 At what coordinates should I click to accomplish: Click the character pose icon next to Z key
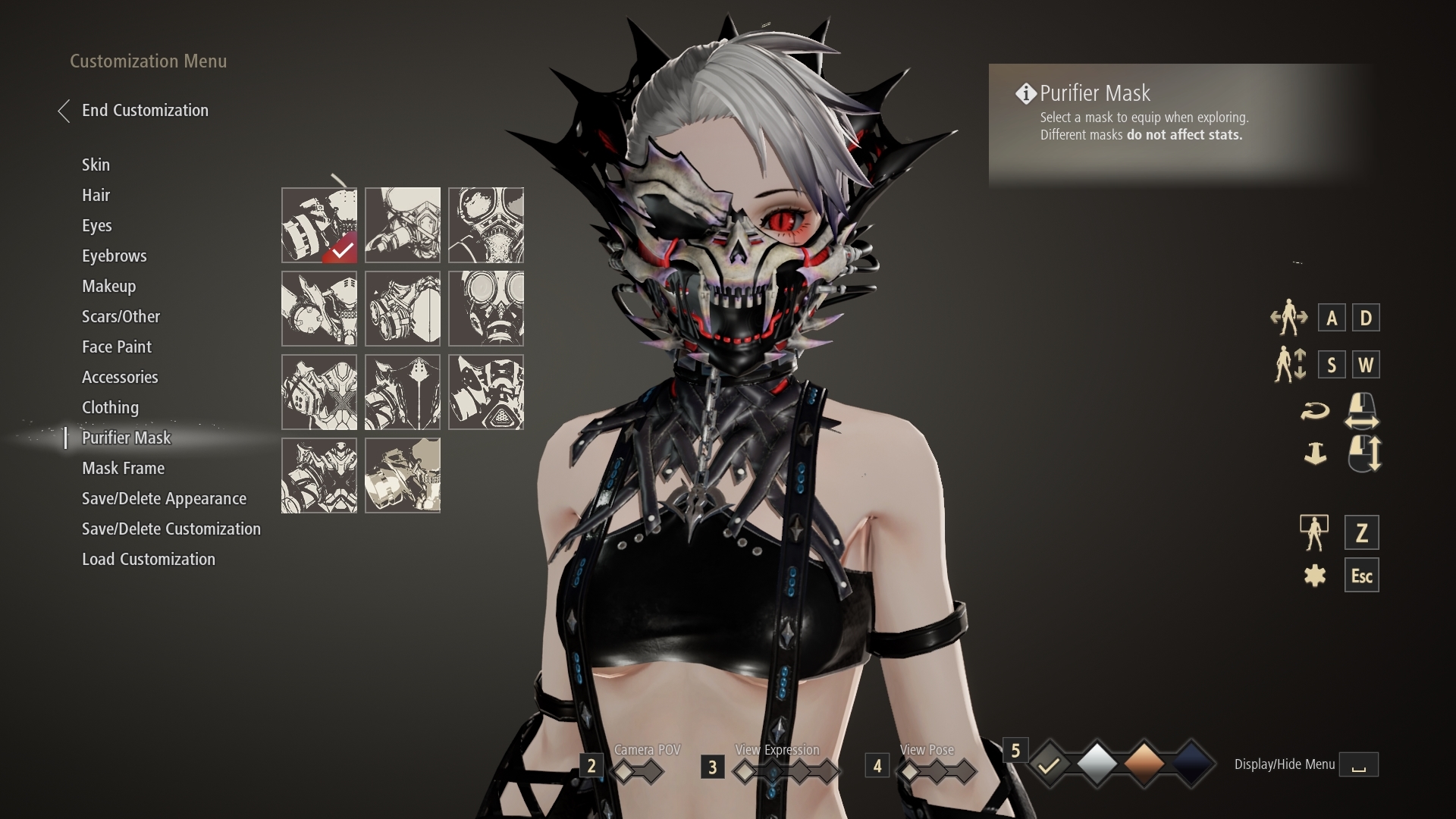click(1316, 532)
